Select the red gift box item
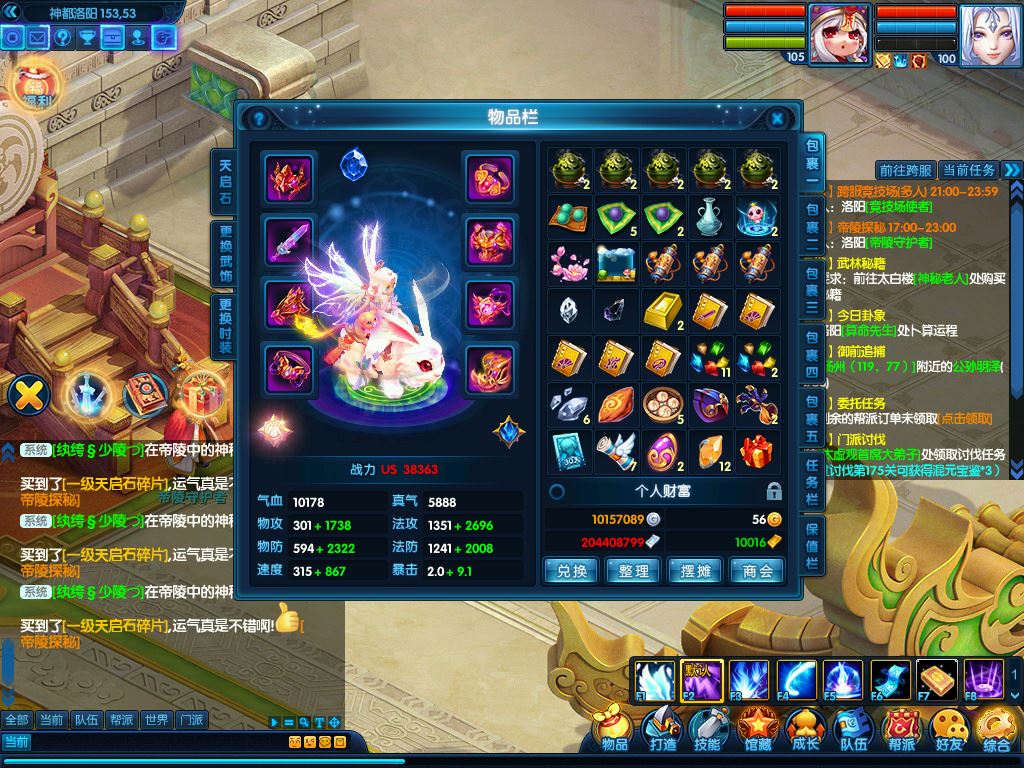Viewport: 1024px width, 768px height. [758, 452]
